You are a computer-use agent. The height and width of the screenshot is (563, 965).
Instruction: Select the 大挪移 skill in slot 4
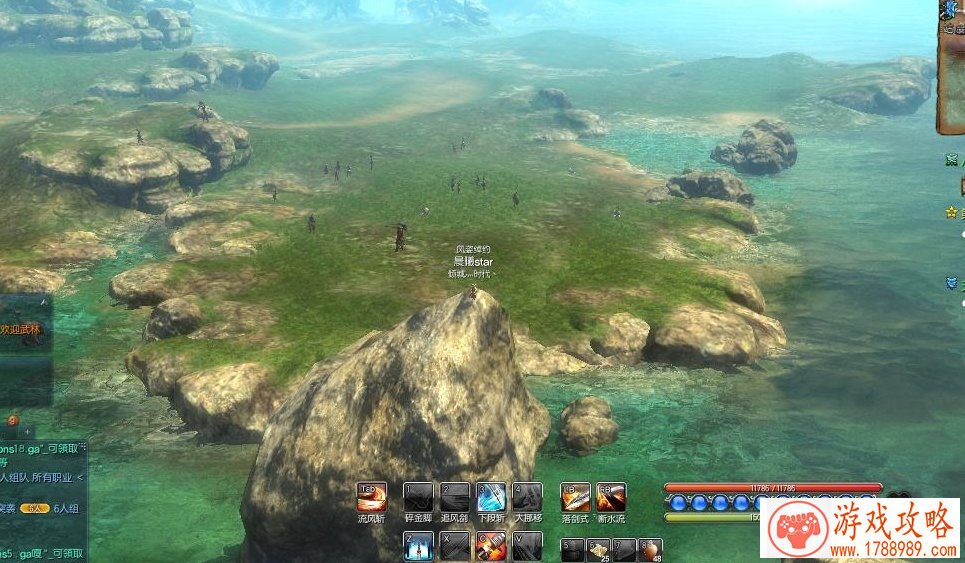point(527,497)
